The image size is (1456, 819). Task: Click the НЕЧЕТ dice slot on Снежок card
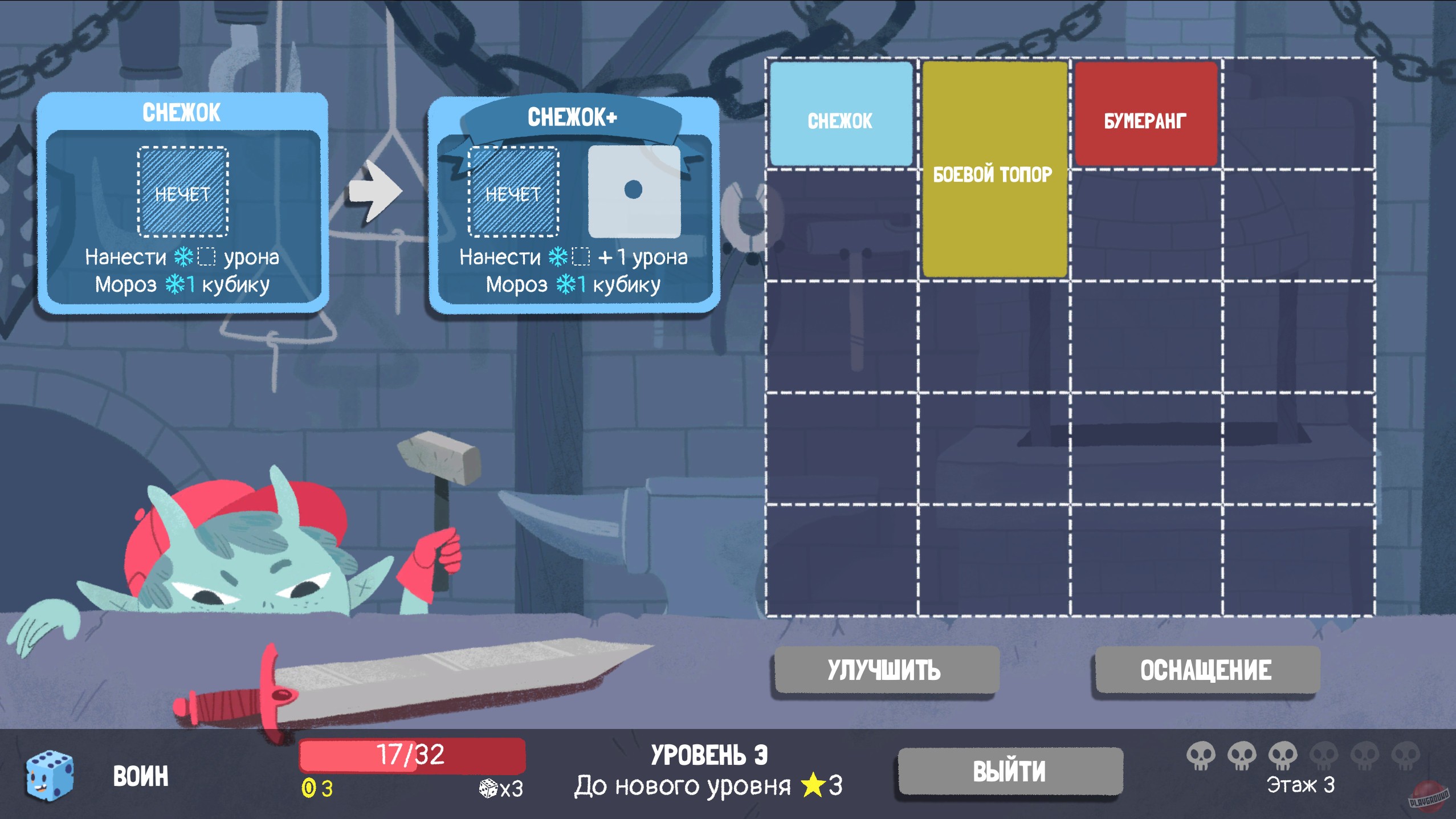pyautogui.click(x=182, y=191)
